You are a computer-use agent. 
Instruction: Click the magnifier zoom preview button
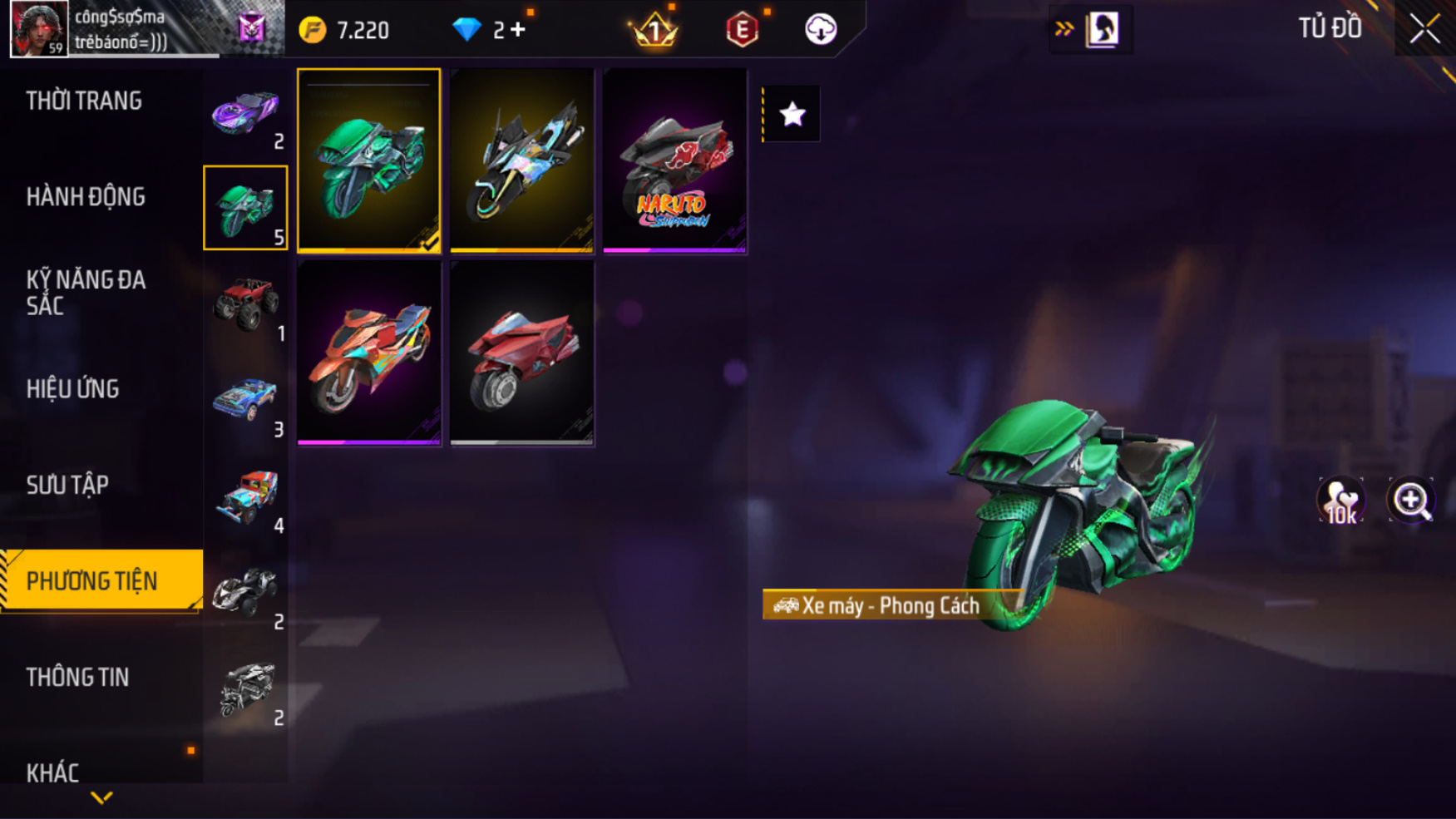coord(1411,501)
